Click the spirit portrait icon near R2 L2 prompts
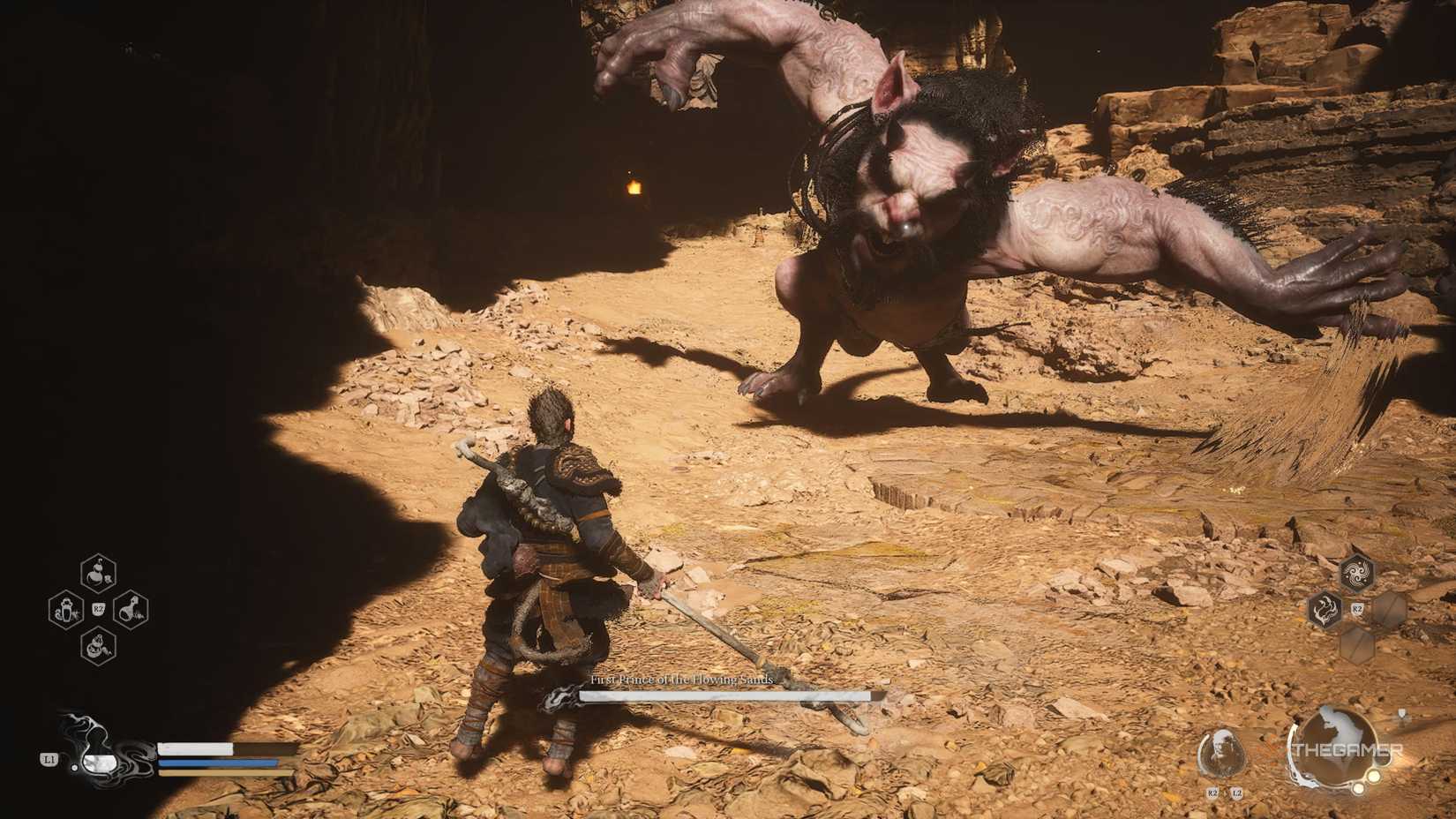 tap(1222, 751)
